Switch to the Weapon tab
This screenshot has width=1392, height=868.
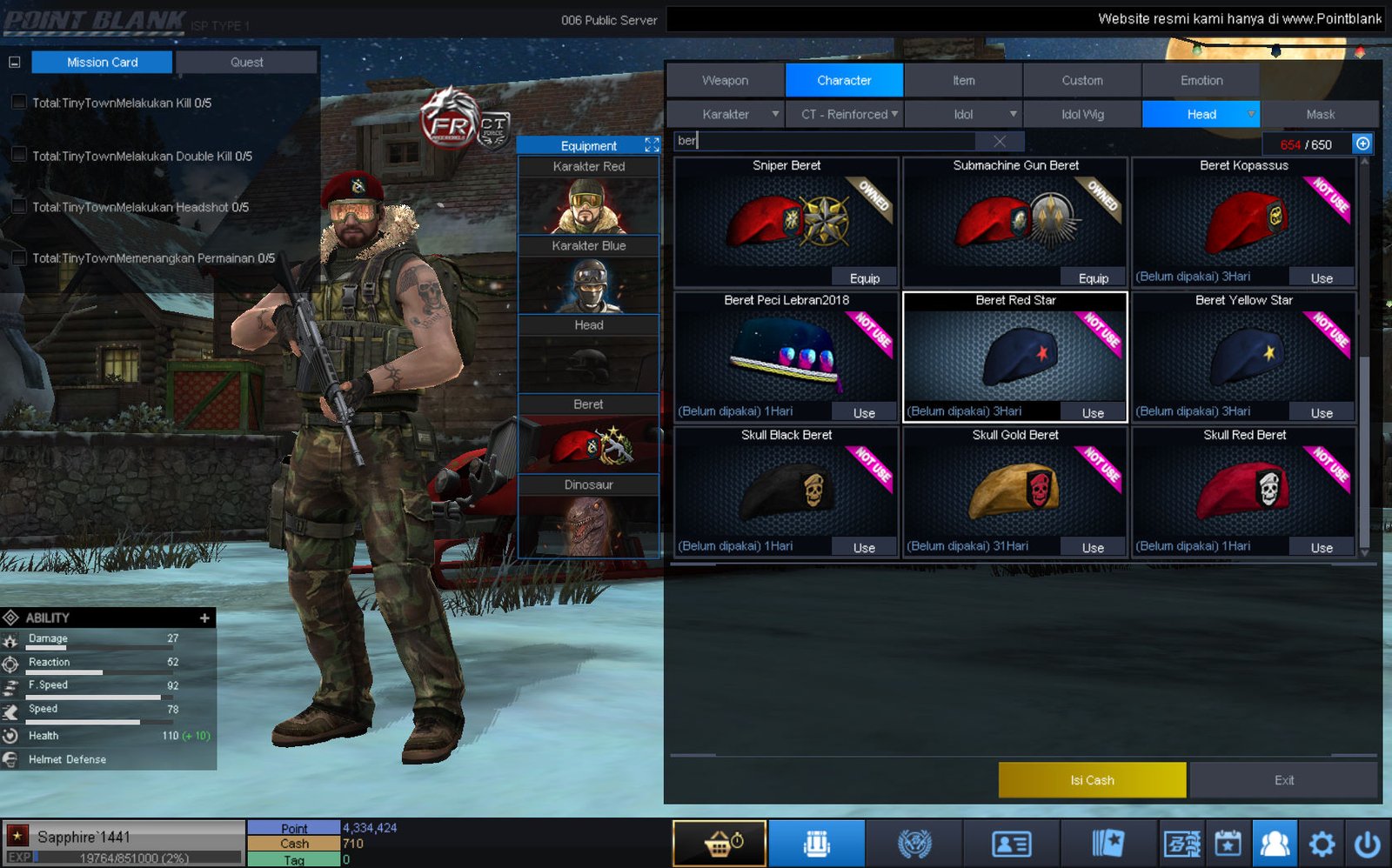725,80
